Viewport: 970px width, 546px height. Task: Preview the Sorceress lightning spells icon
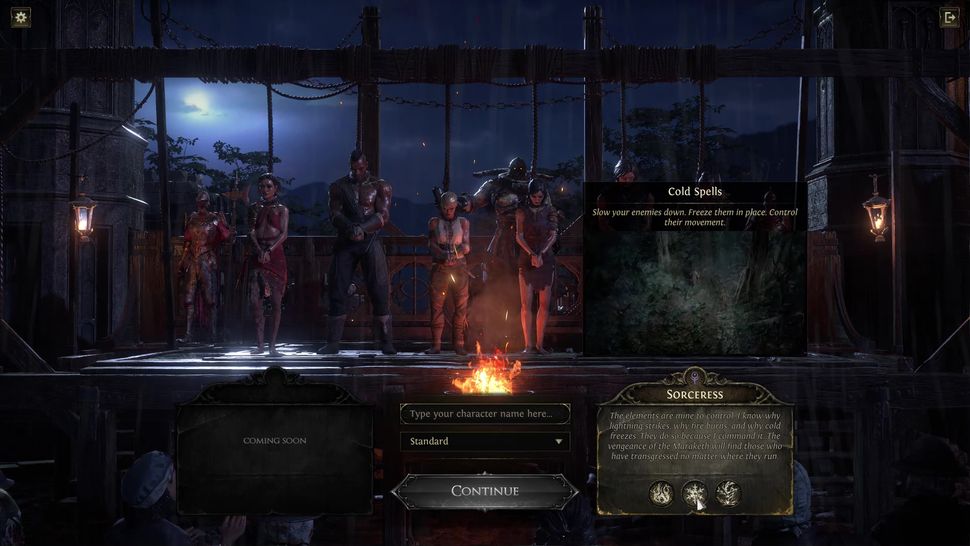point(727,493)
